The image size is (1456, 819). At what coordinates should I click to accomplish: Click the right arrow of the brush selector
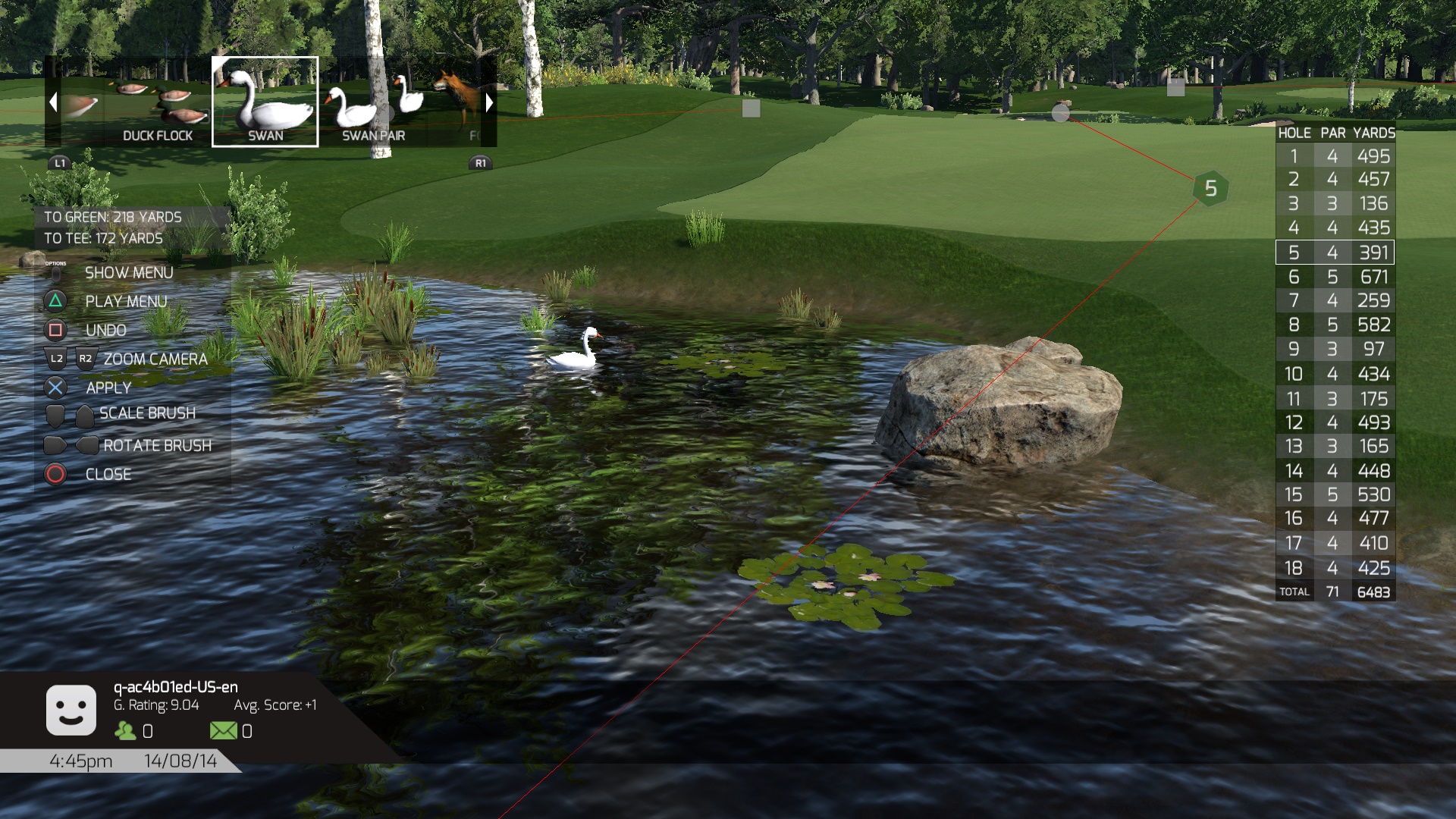[489, 102]
